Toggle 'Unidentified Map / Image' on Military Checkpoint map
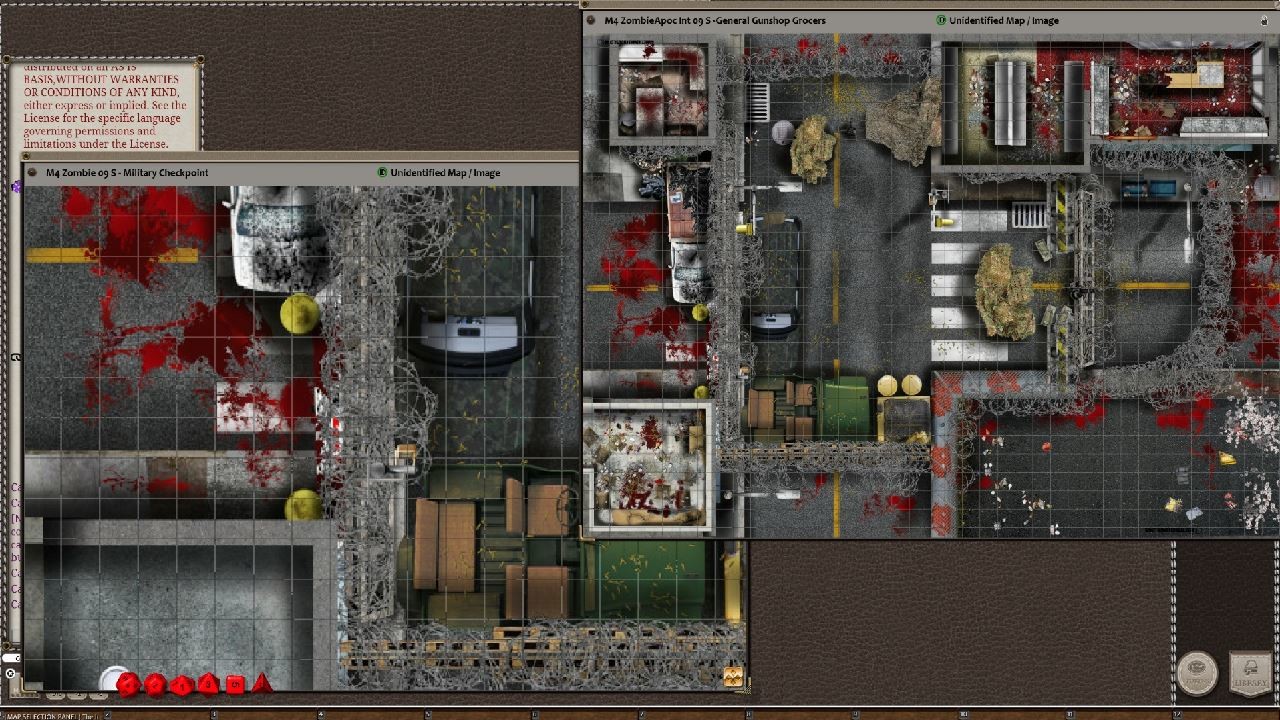 point(382,172)
